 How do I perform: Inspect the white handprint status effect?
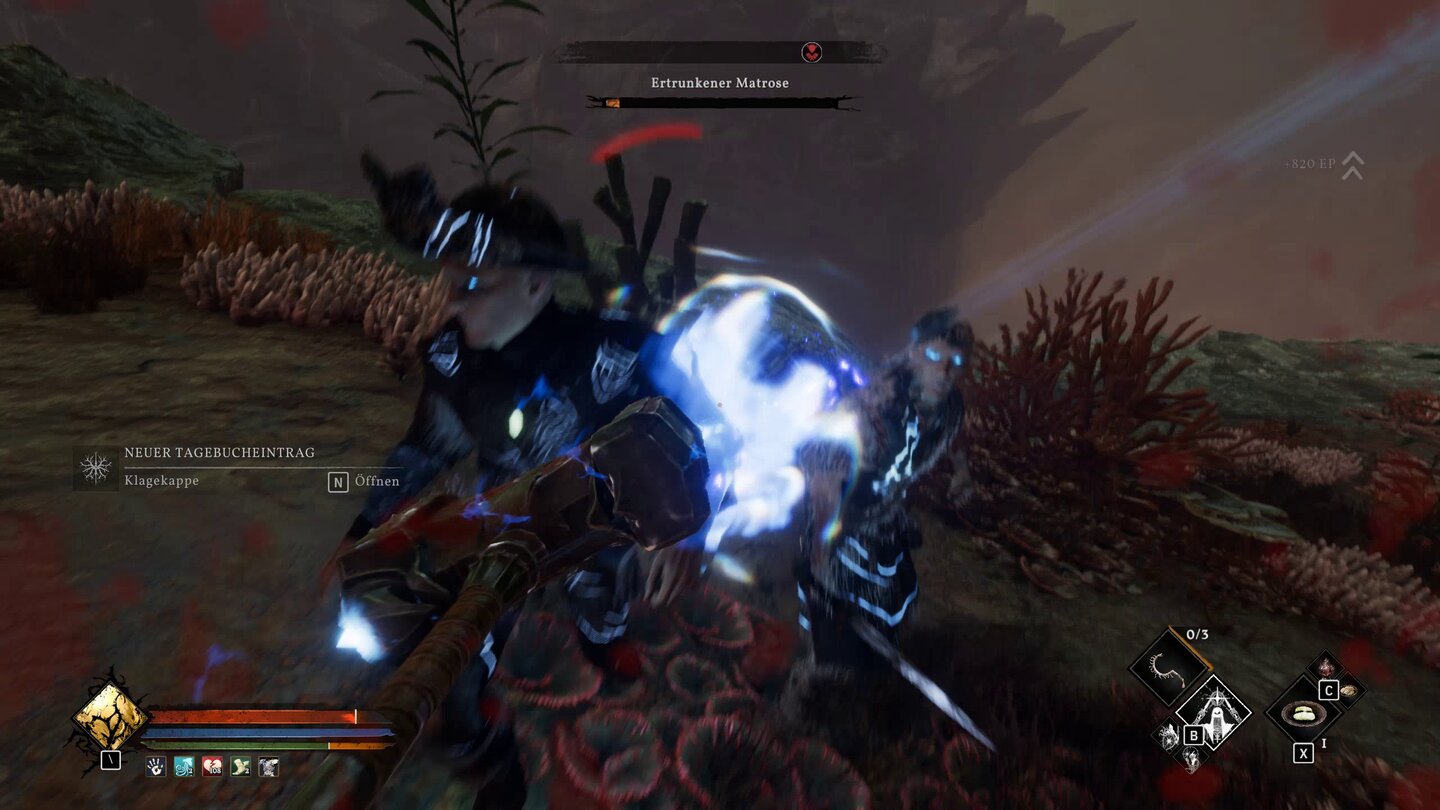(156, 767)
